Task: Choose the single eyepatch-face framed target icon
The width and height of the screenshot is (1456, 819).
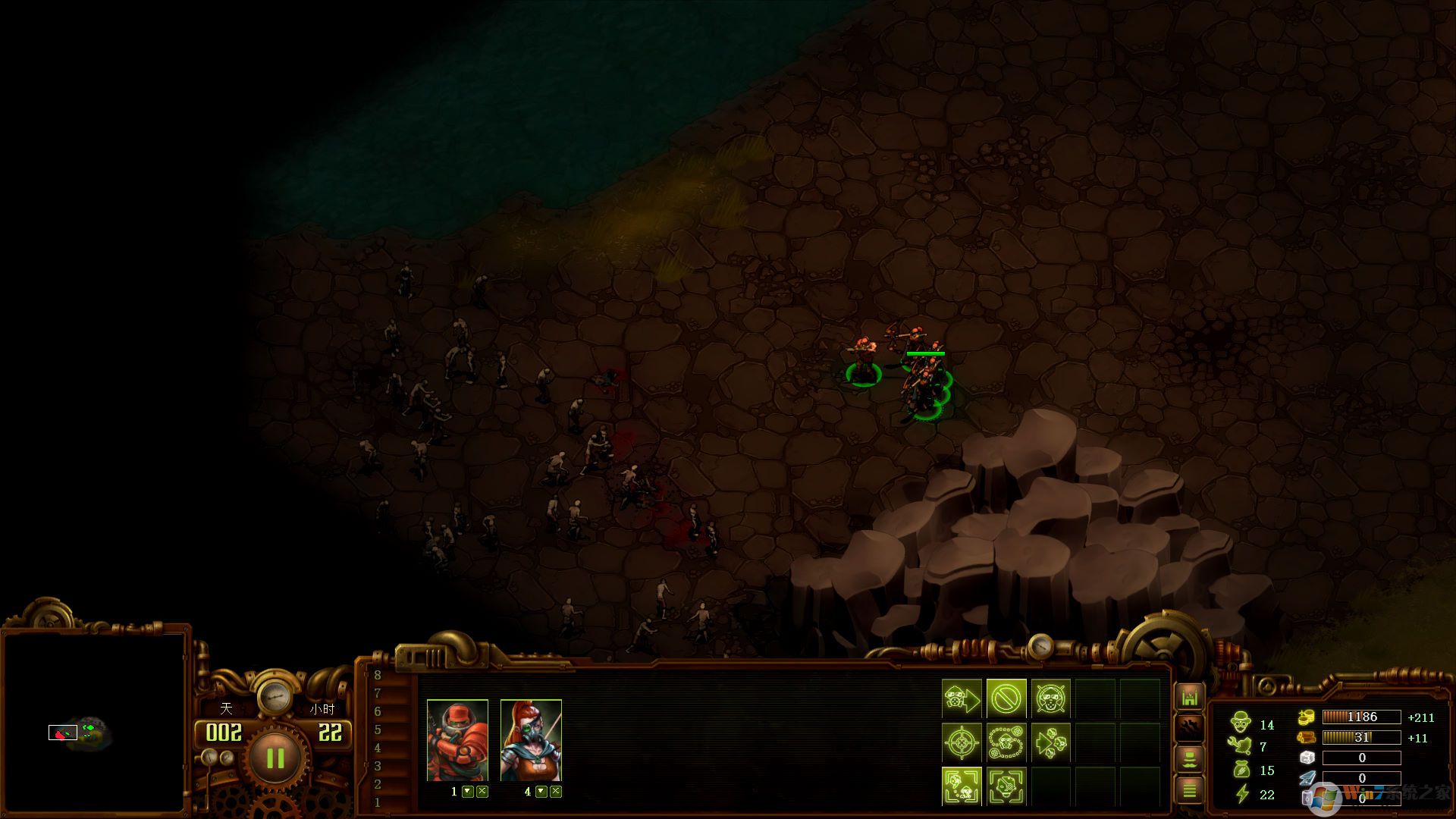Action: (x=1006, y=786)
